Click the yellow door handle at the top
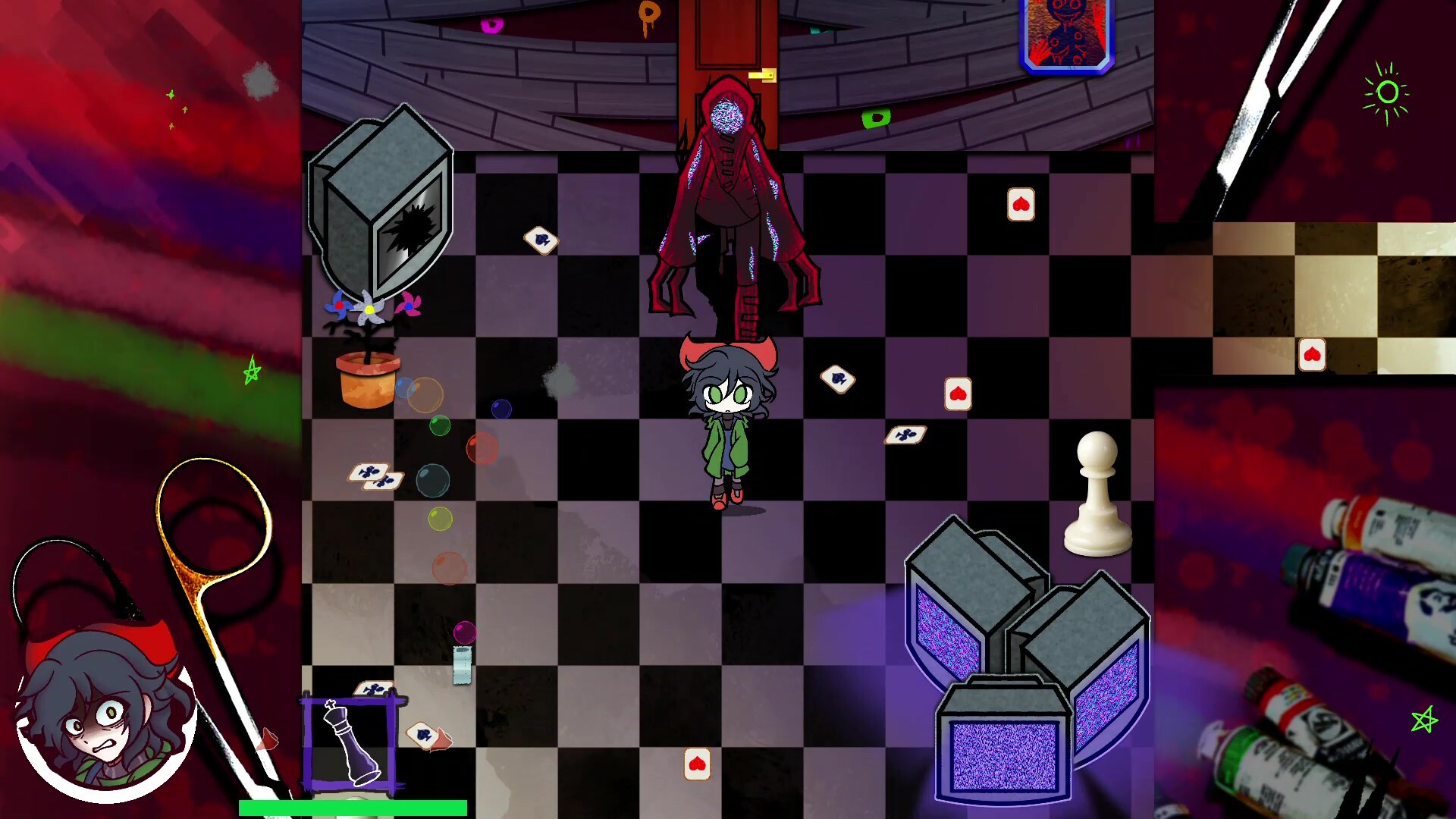The image size is (1456, 819). coord(763,76)
